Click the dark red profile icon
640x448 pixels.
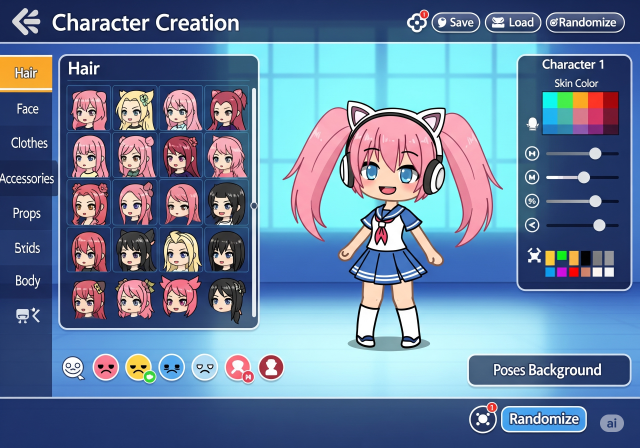tap(271, 368)
